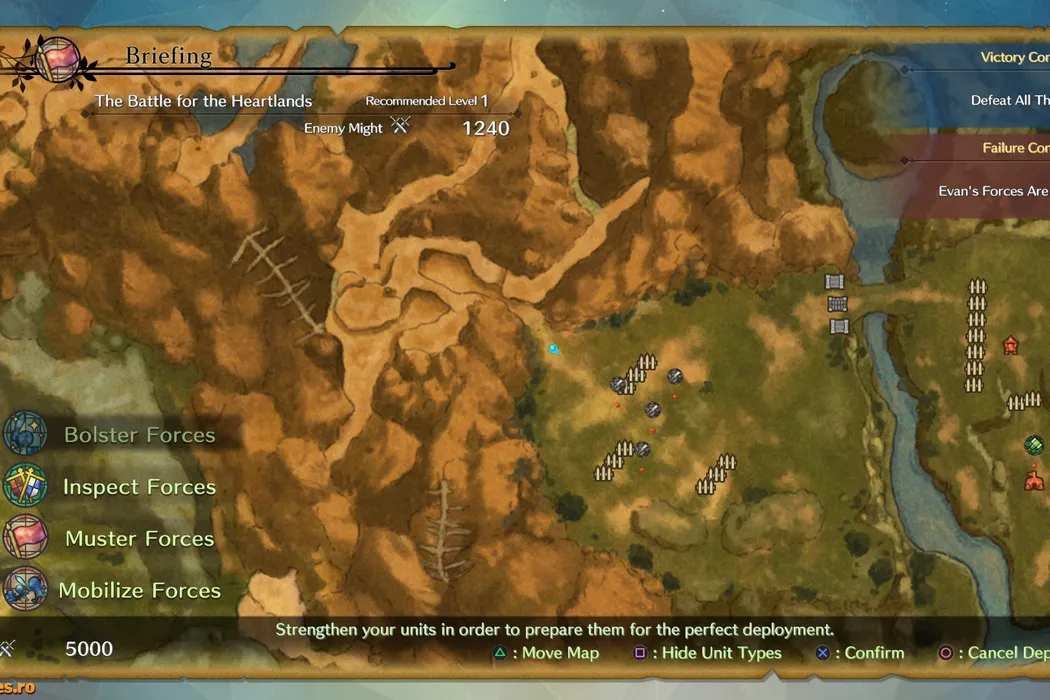
Task: Choose Muster Forces from the briefing menu
Action: (138, 539)
